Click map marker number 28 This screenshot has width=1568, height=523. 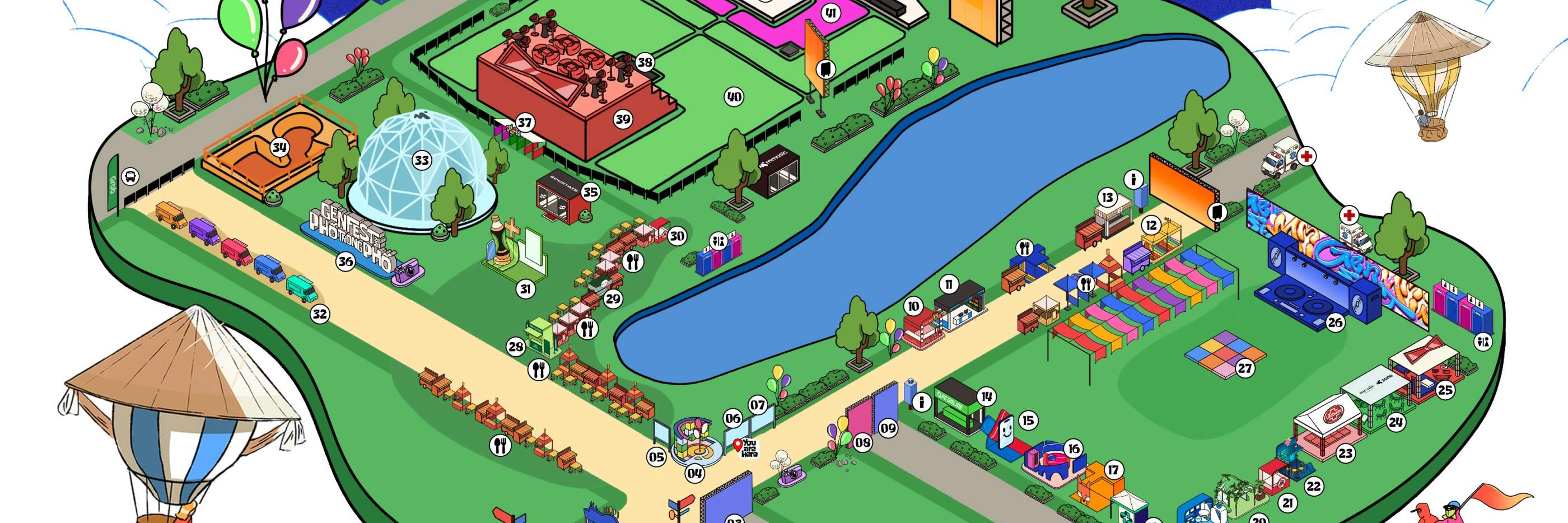[x=516, y=347]
